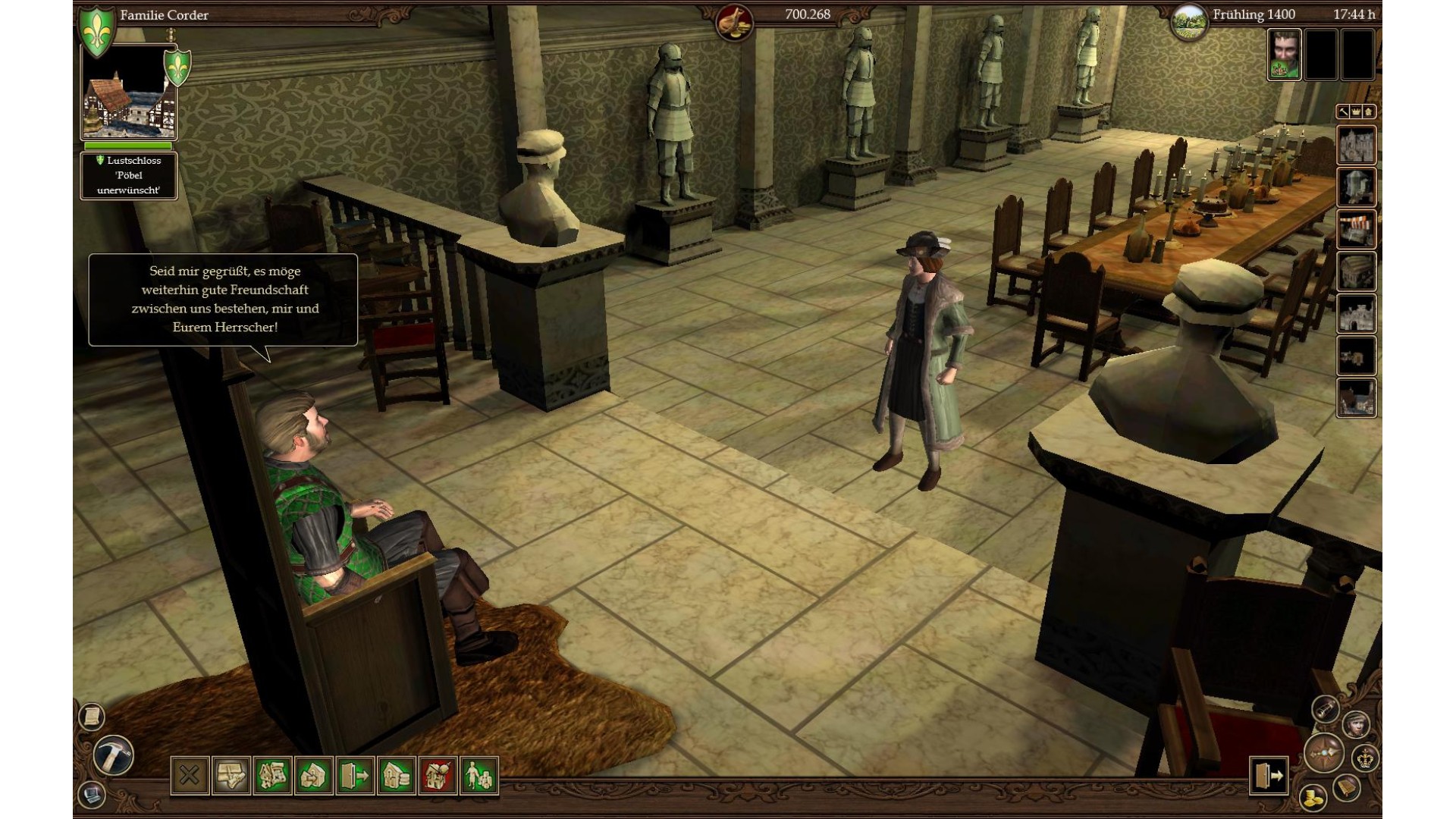Click the gold coins finances icon

[1313, 797]
